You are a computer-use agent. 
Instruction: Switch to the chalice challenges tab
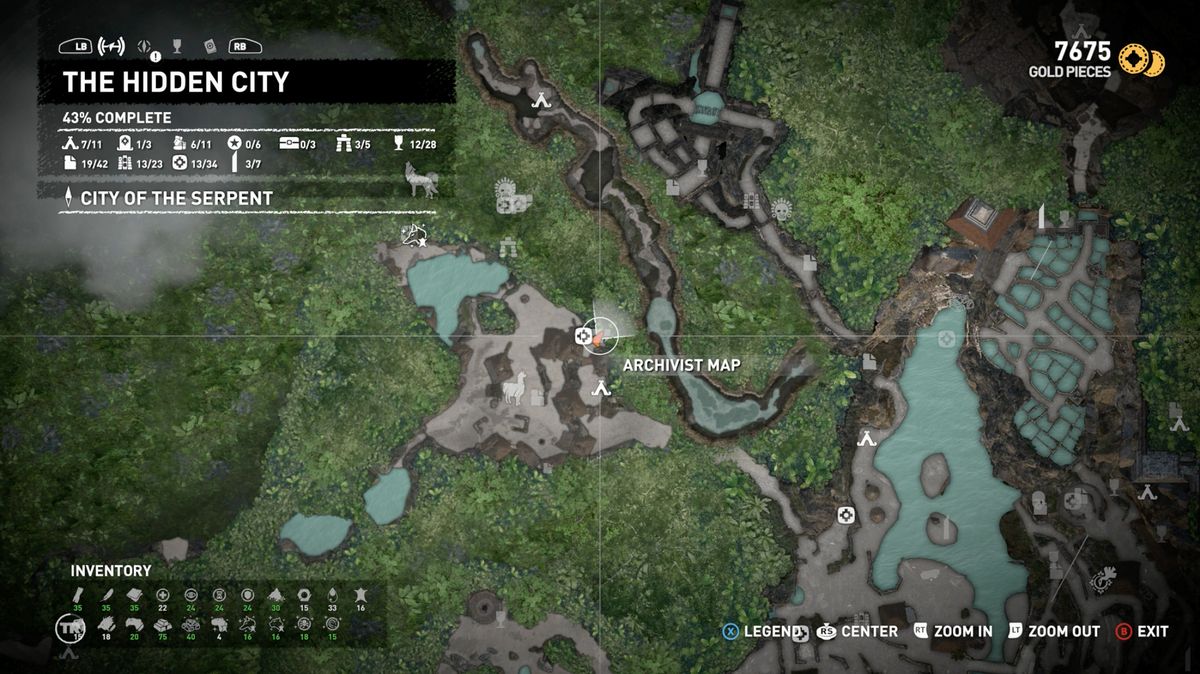point(177,46)
